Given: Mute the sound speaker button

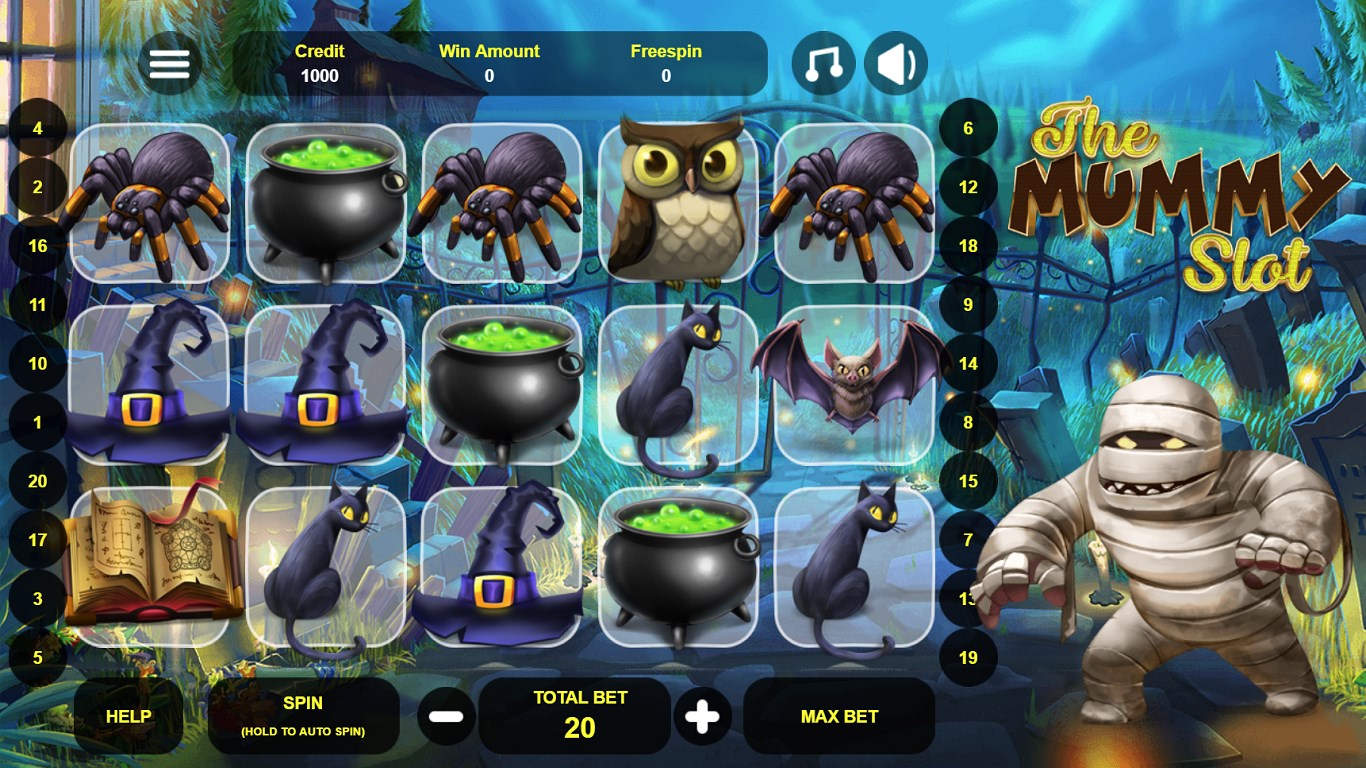Looking at the screenshot, I should click(x=895, y=64).
